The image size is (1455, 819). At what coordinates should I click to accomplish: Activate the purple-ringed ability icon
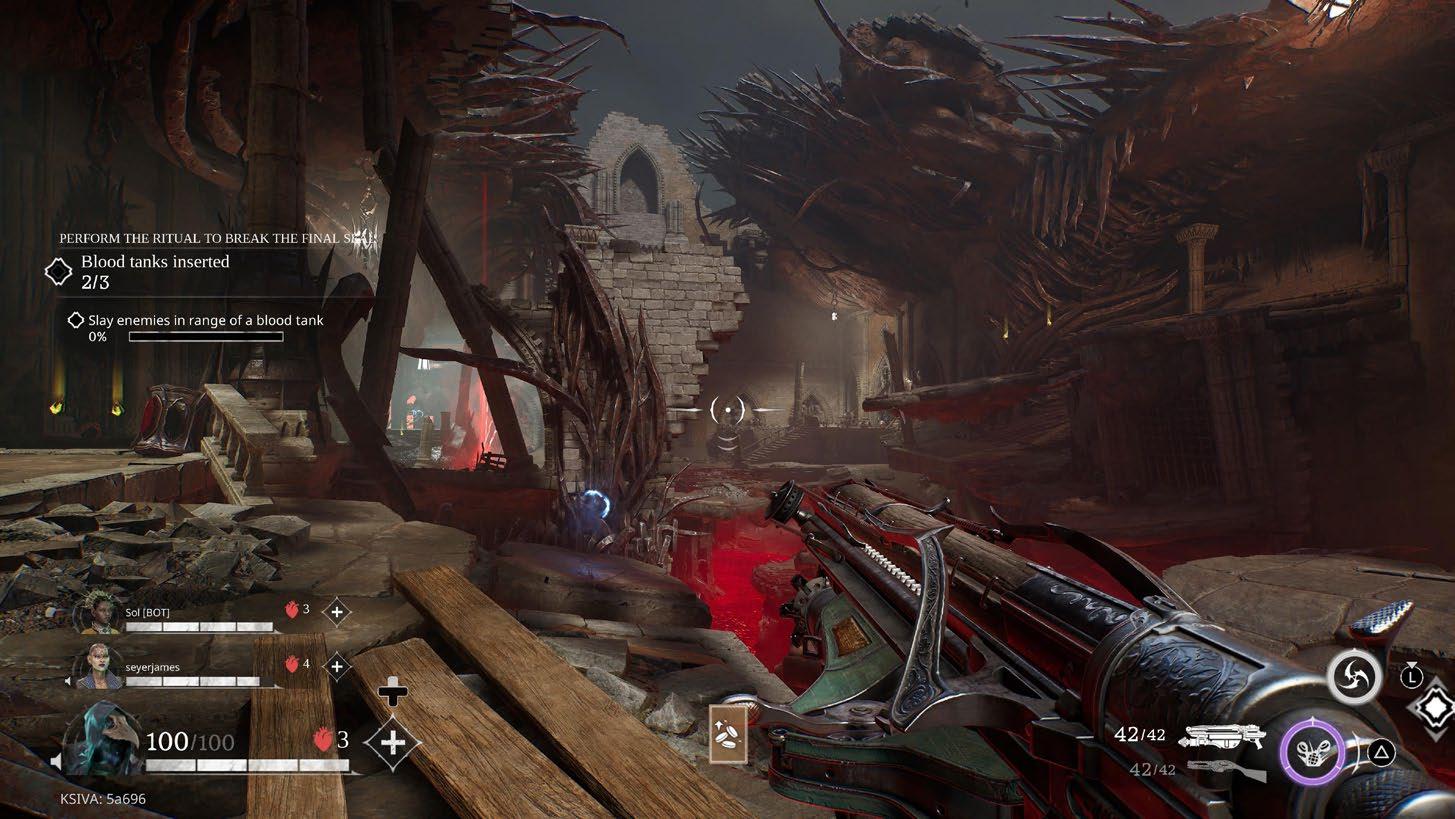pyautogui.click(x=1311, y=751)
